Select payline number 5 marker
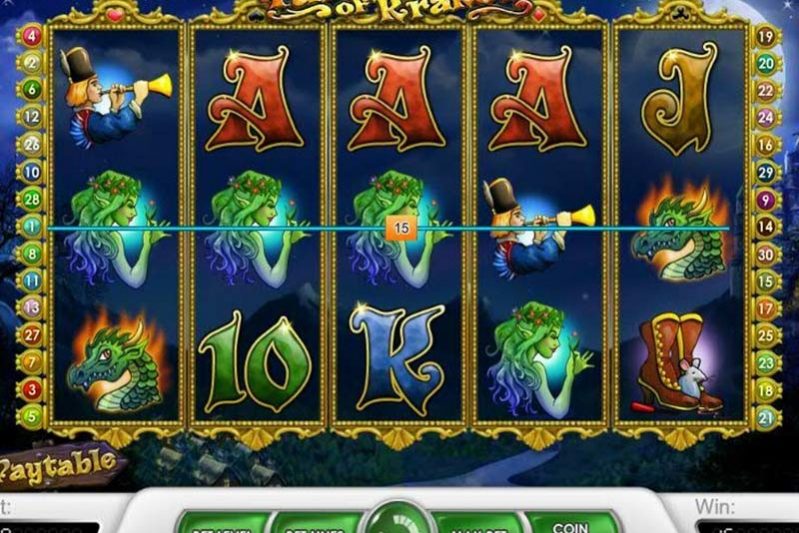This screenshot has width=799, height=533. click(31, 415)
